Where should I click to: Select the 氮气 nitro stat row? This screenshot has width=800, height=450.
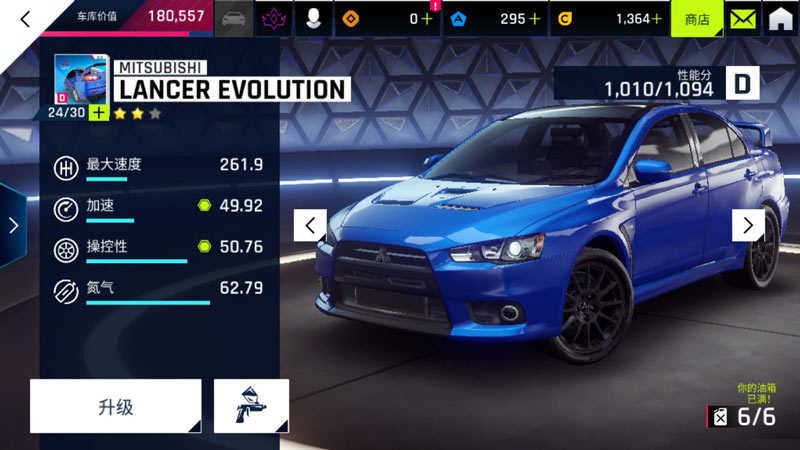(x=158, y=291)
